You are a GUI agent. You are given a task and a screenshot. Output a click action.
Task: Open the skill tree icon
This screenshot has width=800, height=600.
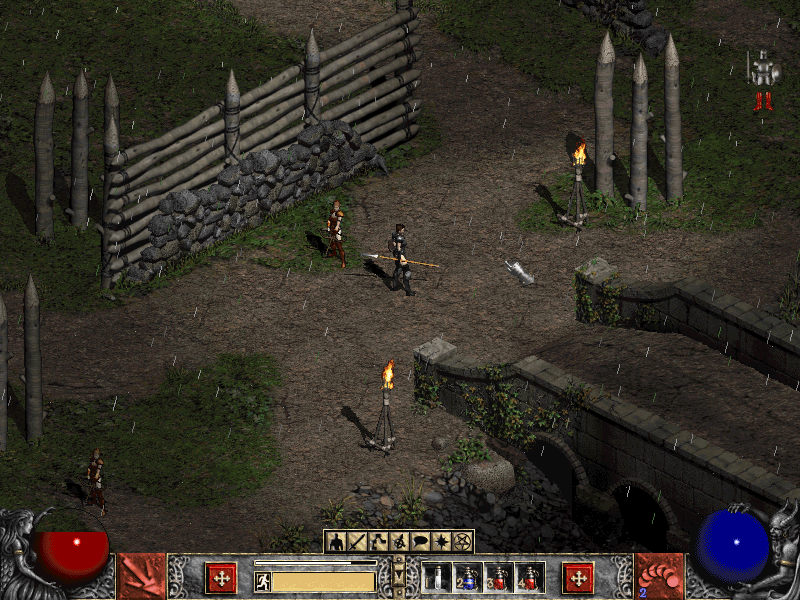377,542
